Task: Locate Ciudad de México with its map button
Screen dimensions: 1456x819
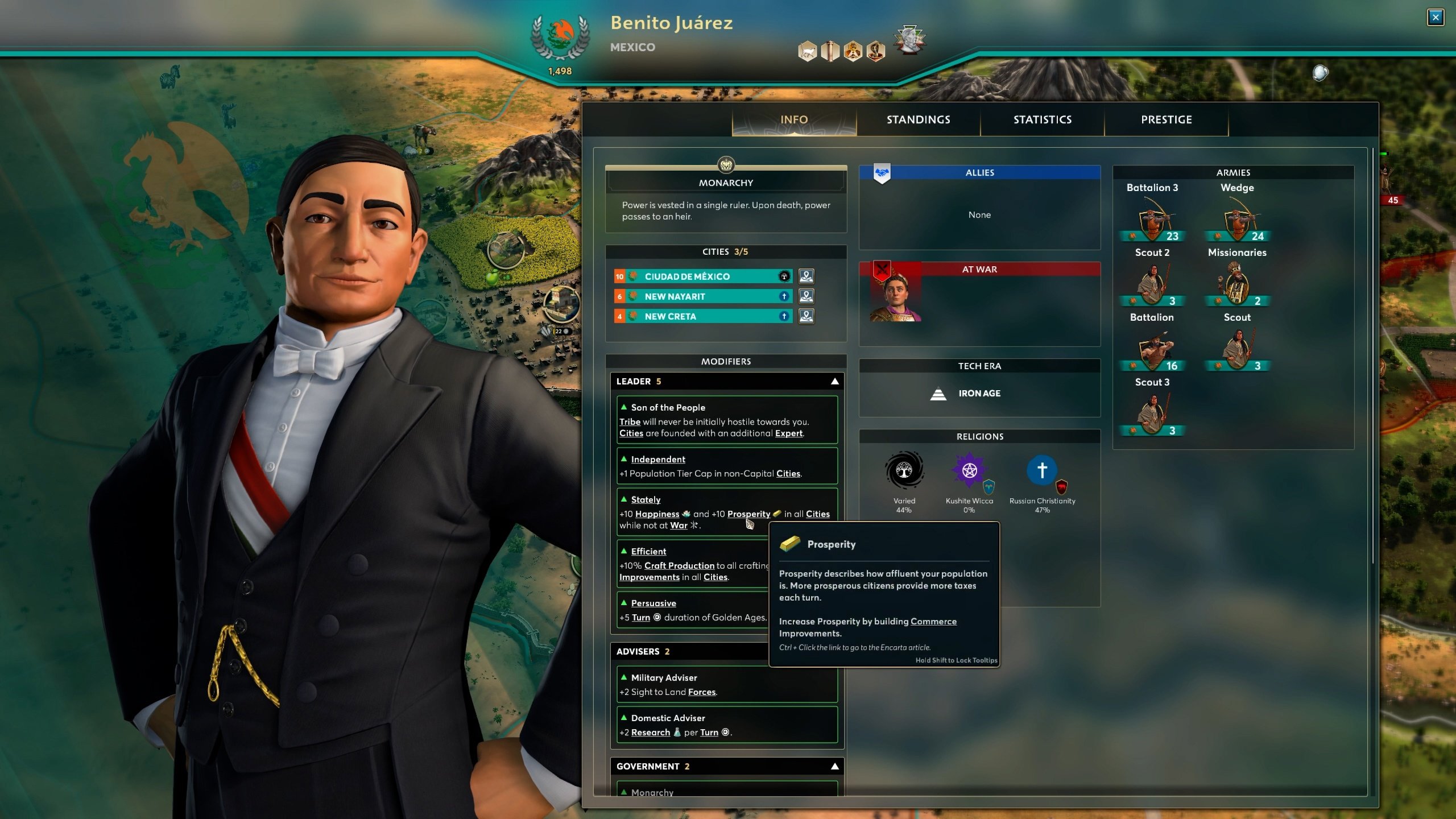Action: coord(806,276)
